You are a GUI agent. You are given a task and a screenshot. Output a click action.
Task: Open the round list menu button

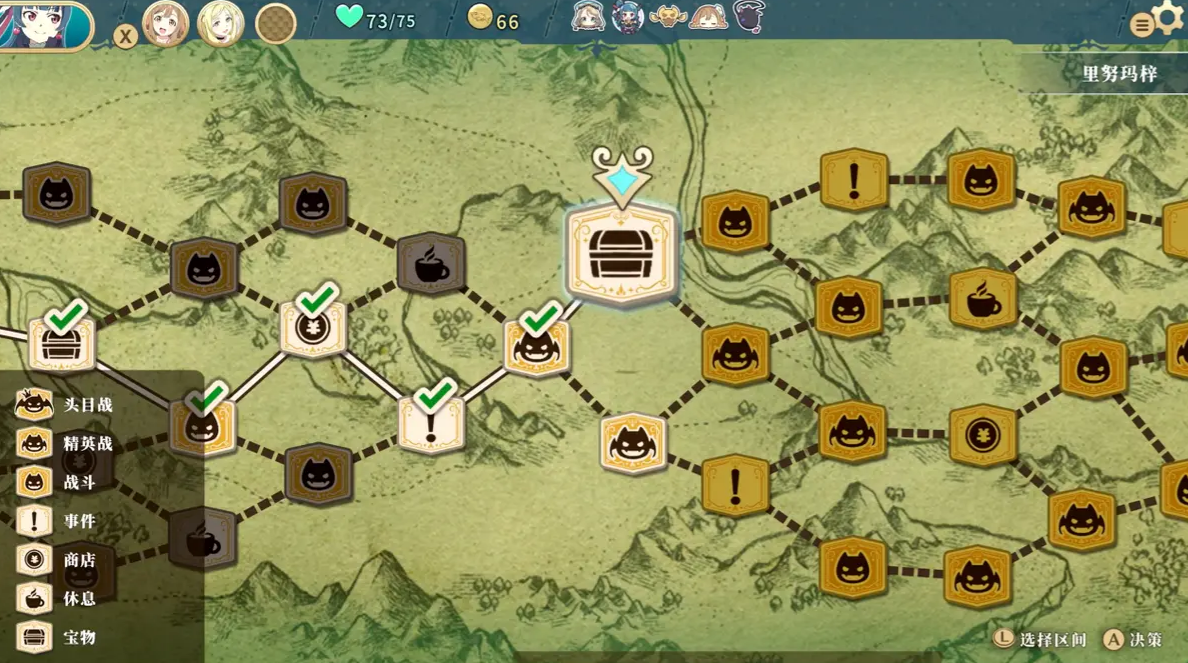tap(1142, 26)
